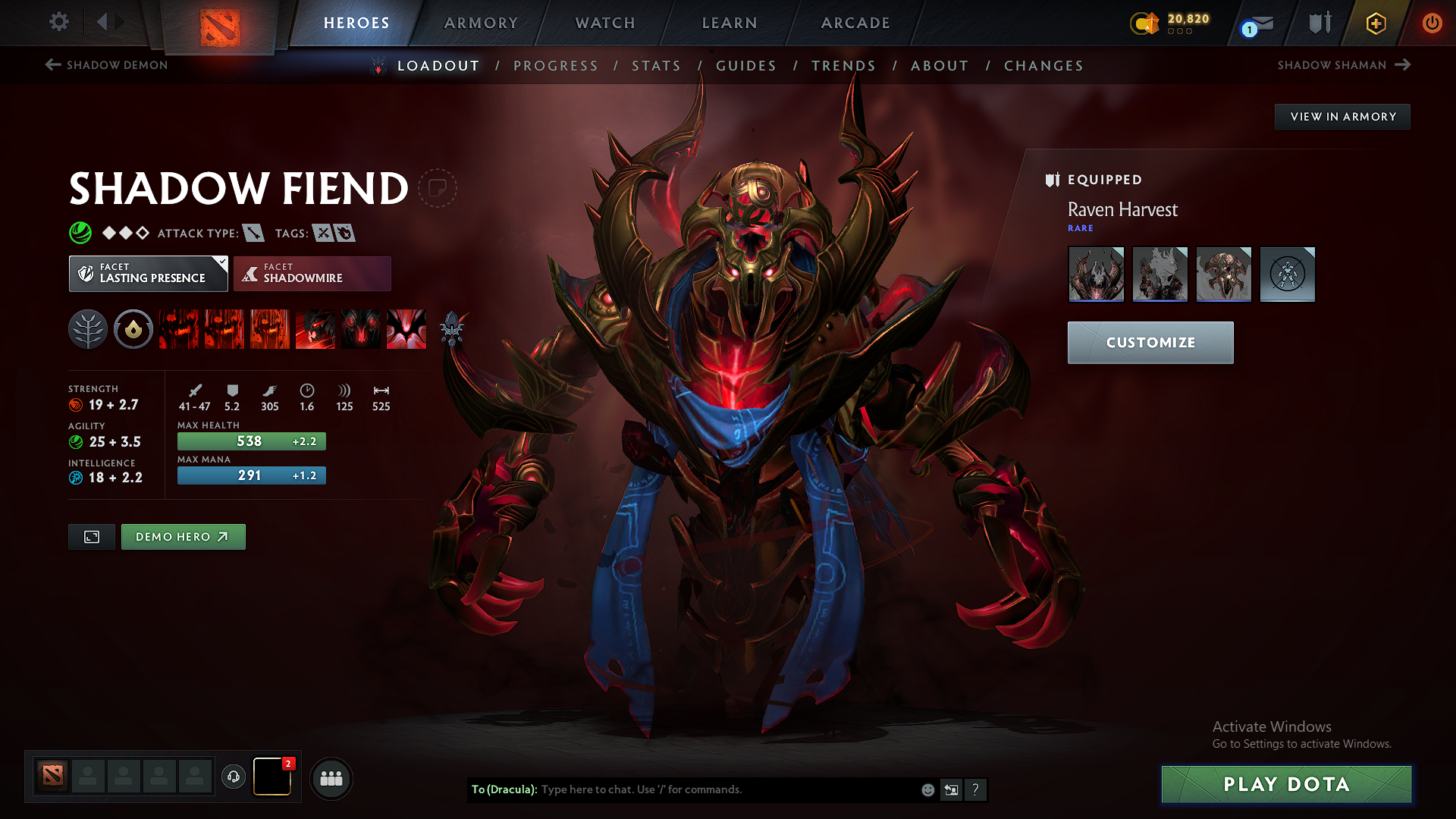This screenshot has width=1456, height=819.
Task: Open the friends list grid icon bottom left
Action: [x=331, y=779]
